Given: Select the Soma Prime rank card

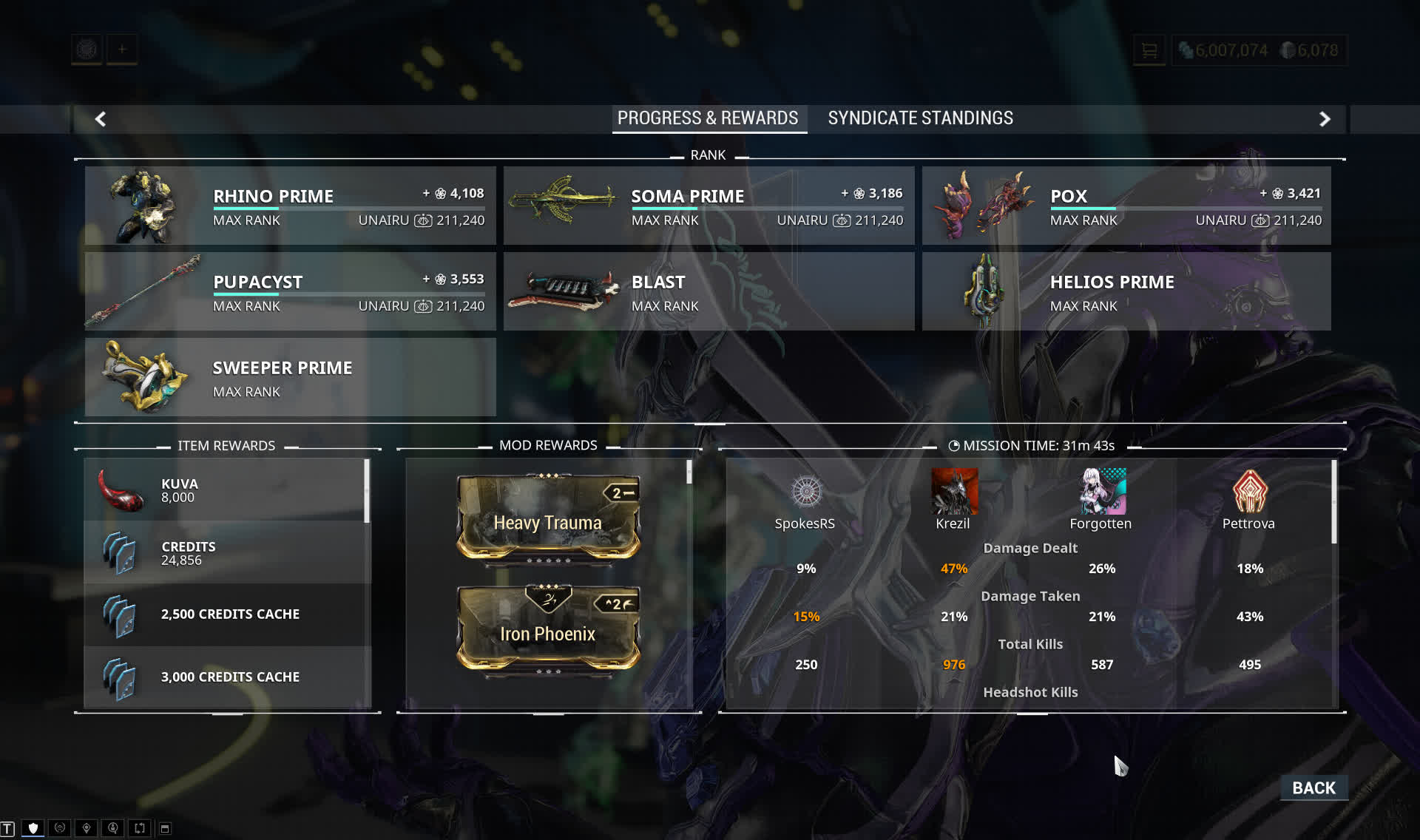Looking at the screenshot, I should click(709, 206).
